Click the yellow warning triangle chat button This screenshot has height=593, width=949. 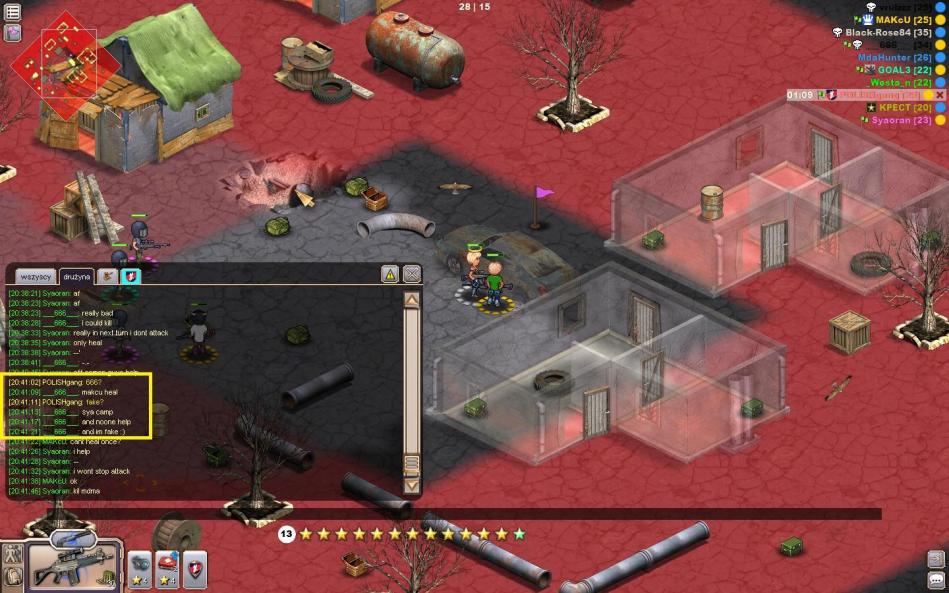point(390,274)
